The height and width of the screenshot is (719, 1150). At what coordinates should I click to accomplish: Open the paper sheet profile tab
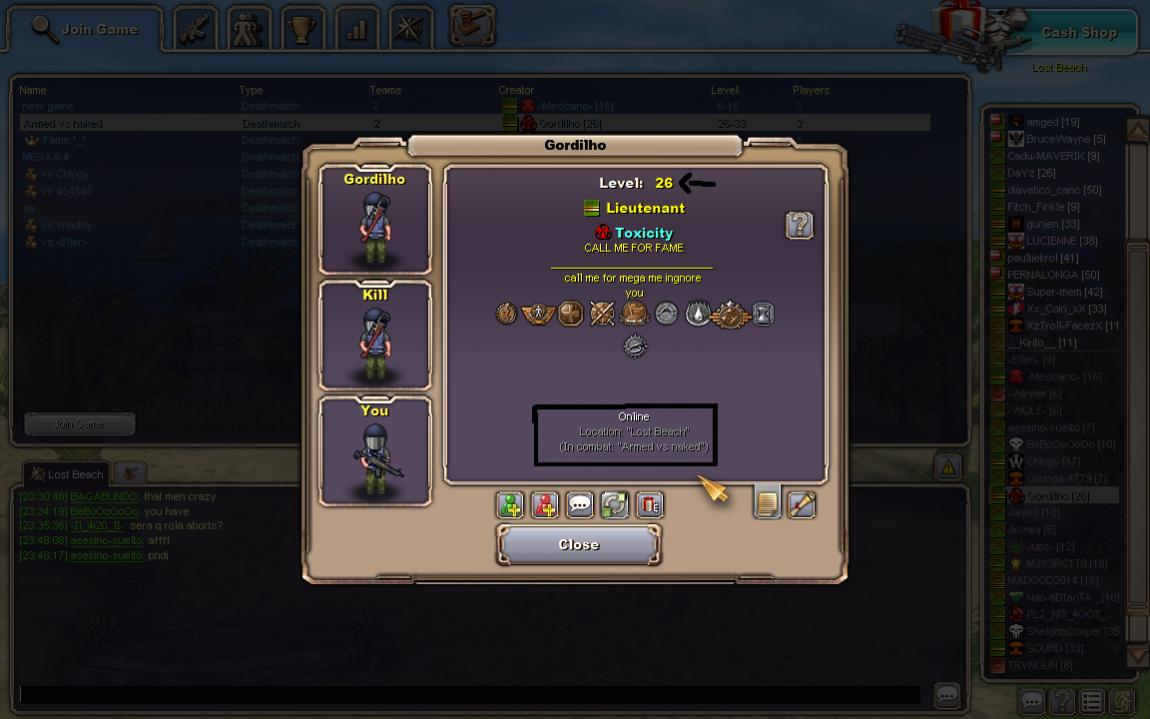767,503
